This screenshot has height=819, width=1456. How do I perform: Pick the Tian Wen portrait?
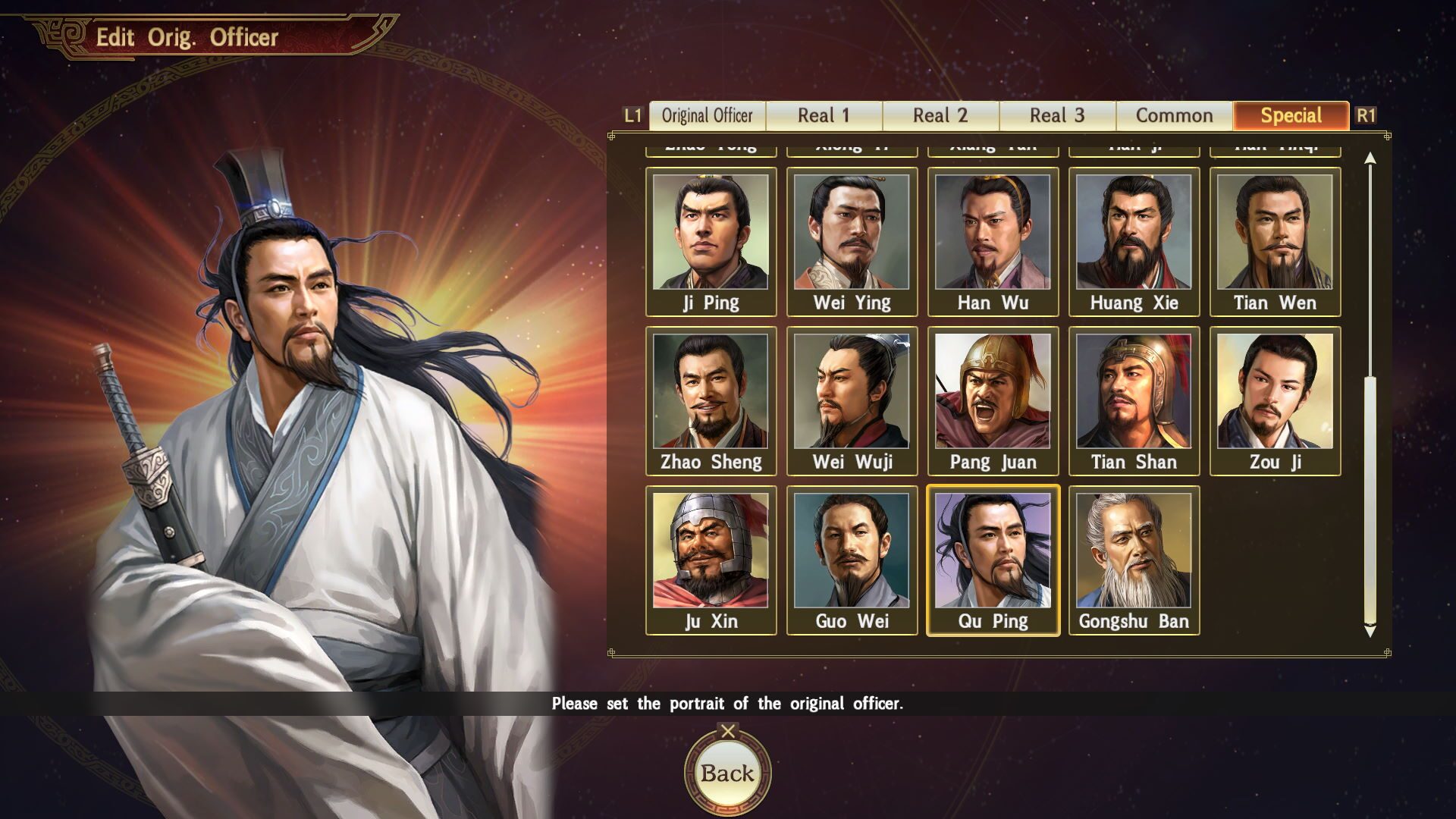tap(1275, 241)
